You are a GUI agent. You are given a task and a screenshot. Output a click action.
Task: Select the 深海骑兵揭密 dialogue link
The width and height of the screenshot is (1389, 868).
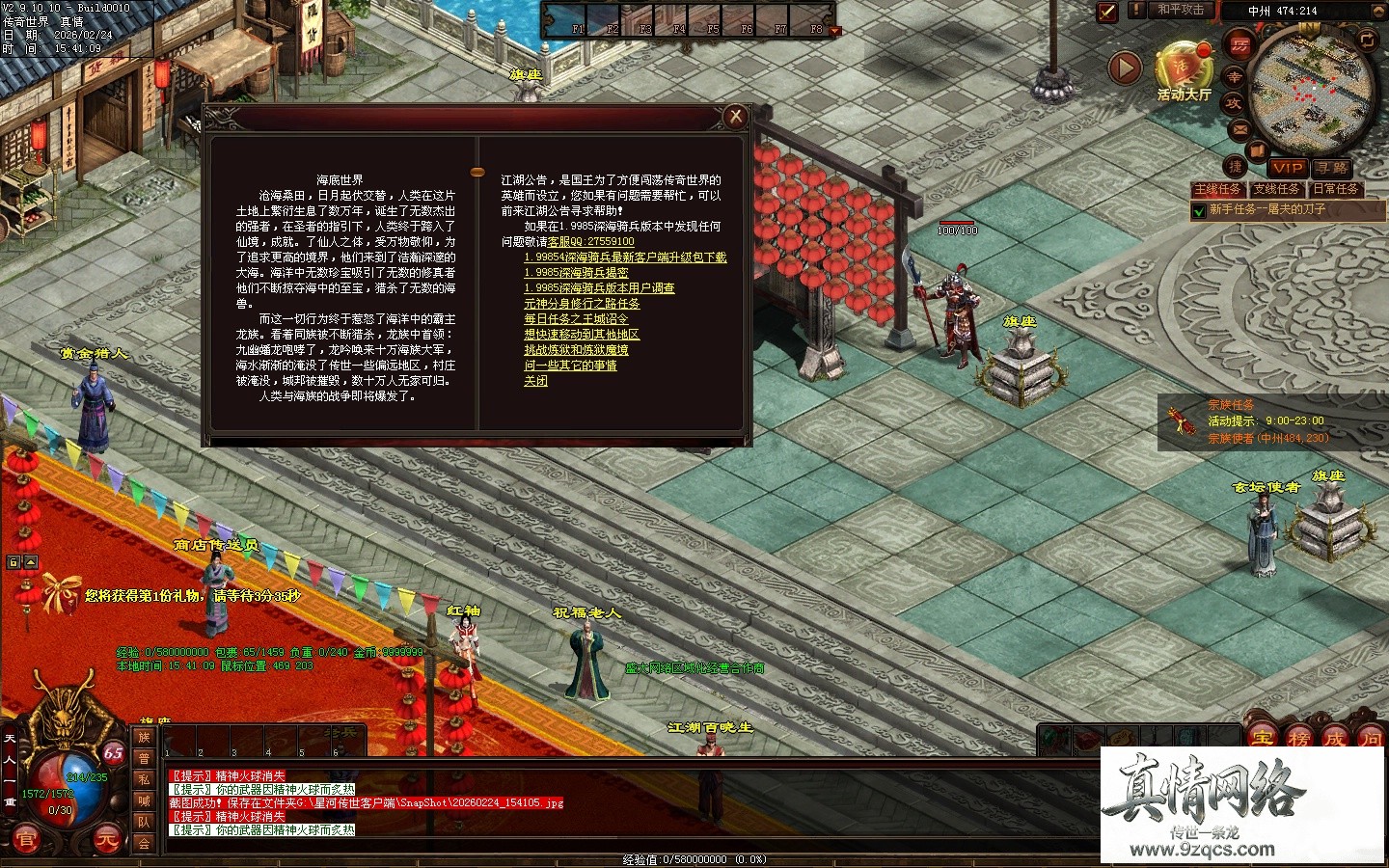coord(576,273)
